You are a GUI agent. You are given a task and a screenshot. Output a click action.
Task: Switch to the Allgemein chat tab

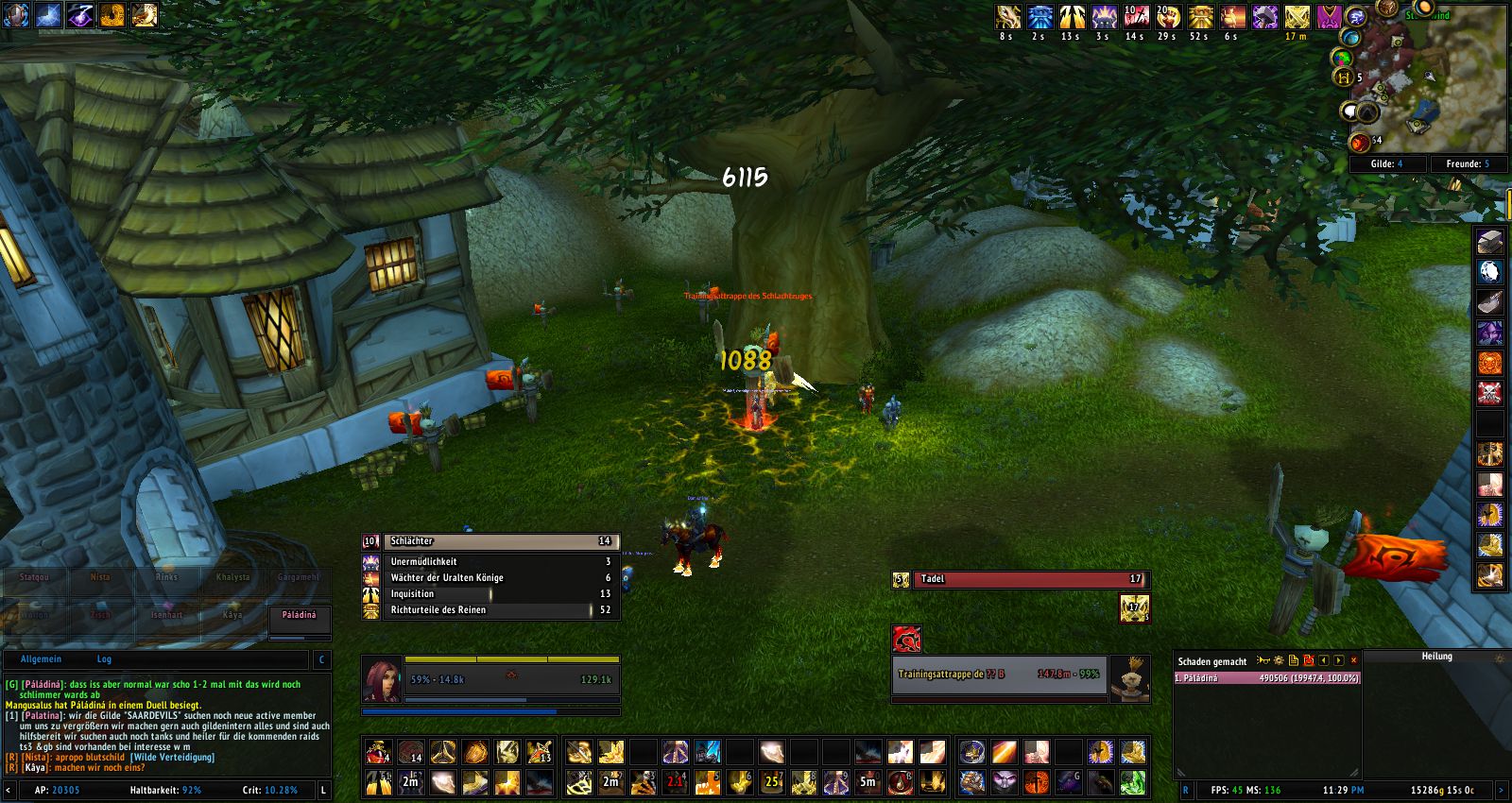41,659
